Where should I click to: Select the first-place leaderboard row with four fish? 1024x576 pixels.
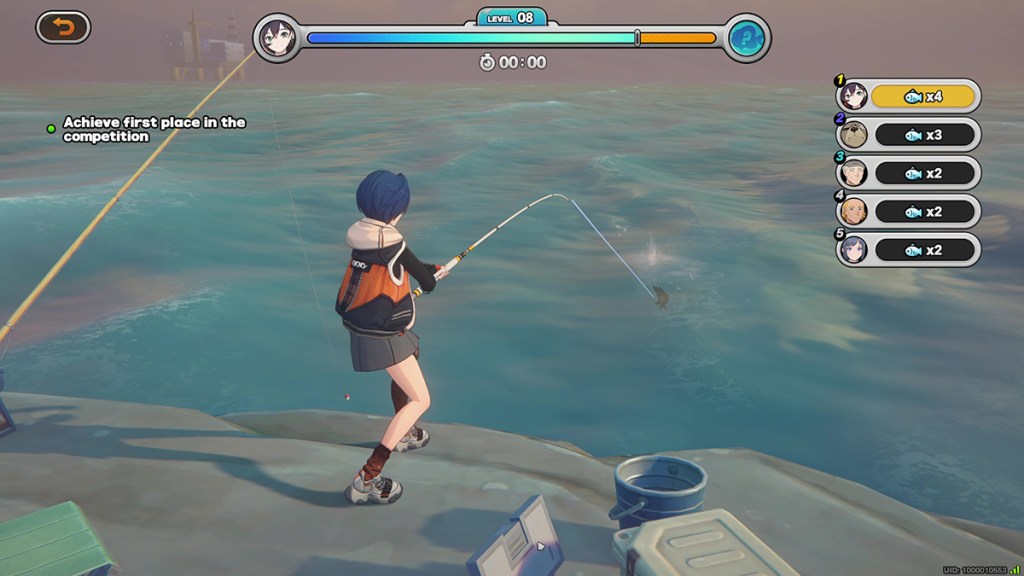909,96
